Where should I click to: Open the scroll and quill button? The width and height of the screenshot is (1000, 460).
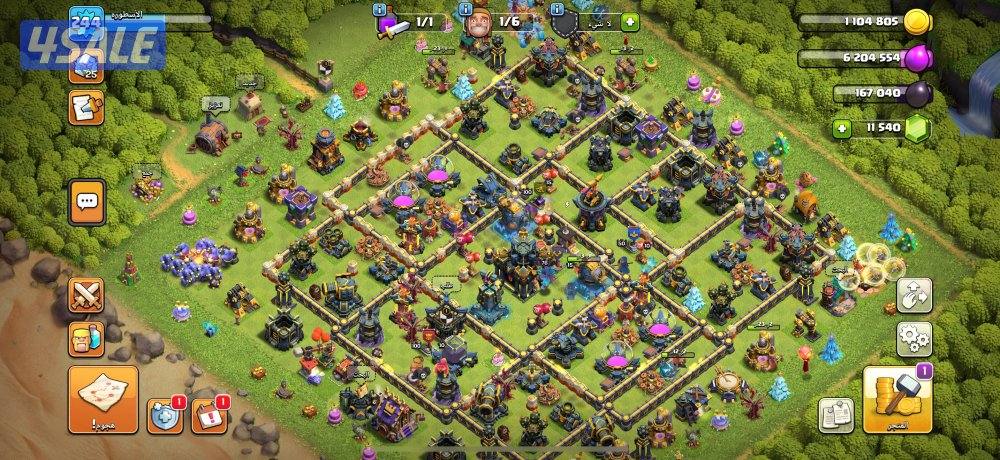click(x=87, y=107)
